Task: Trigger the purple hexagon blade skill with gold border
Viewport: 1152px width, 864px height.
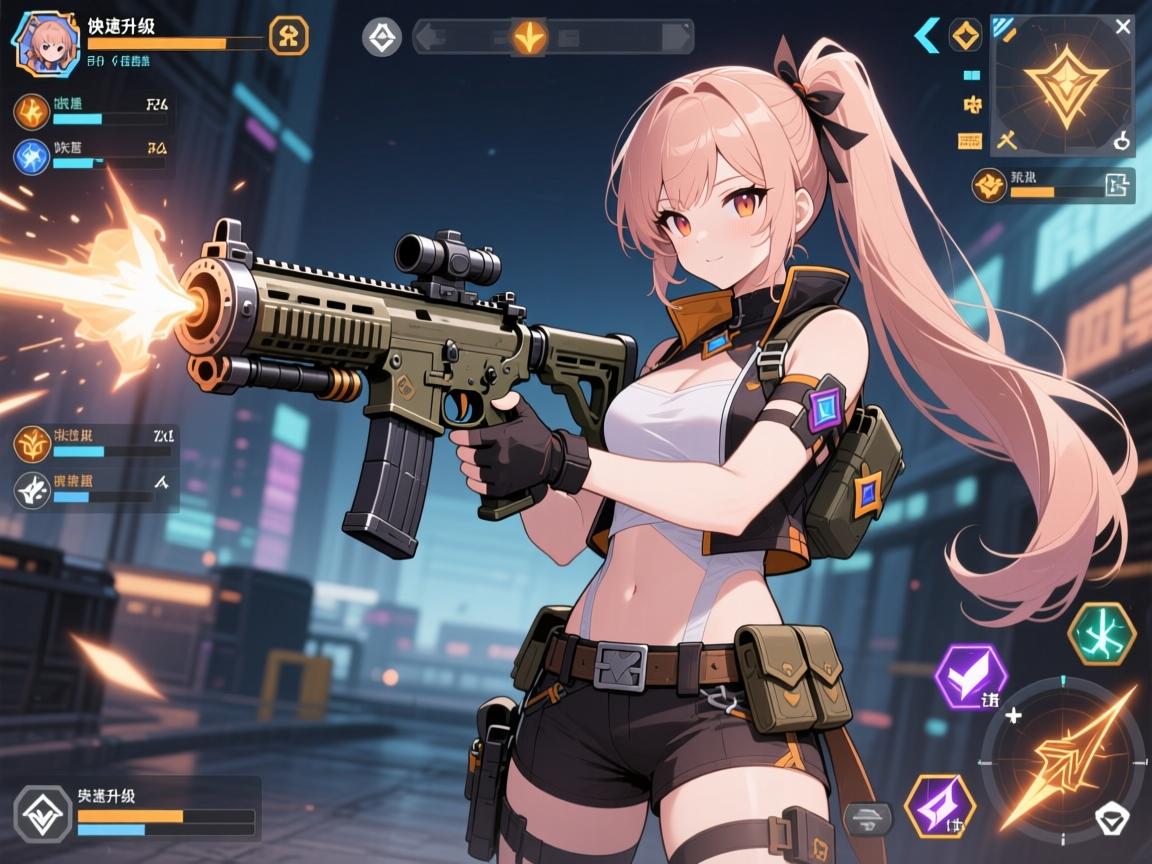Action: [939, 804]
